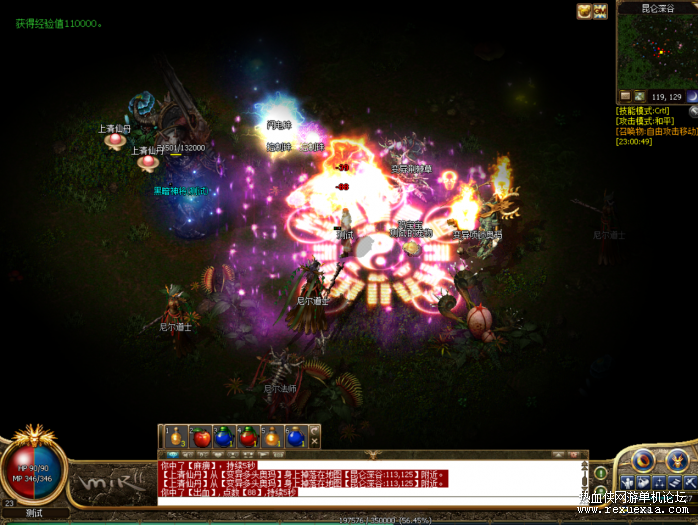Click the green exclamation mark button

tap(600, 473)
